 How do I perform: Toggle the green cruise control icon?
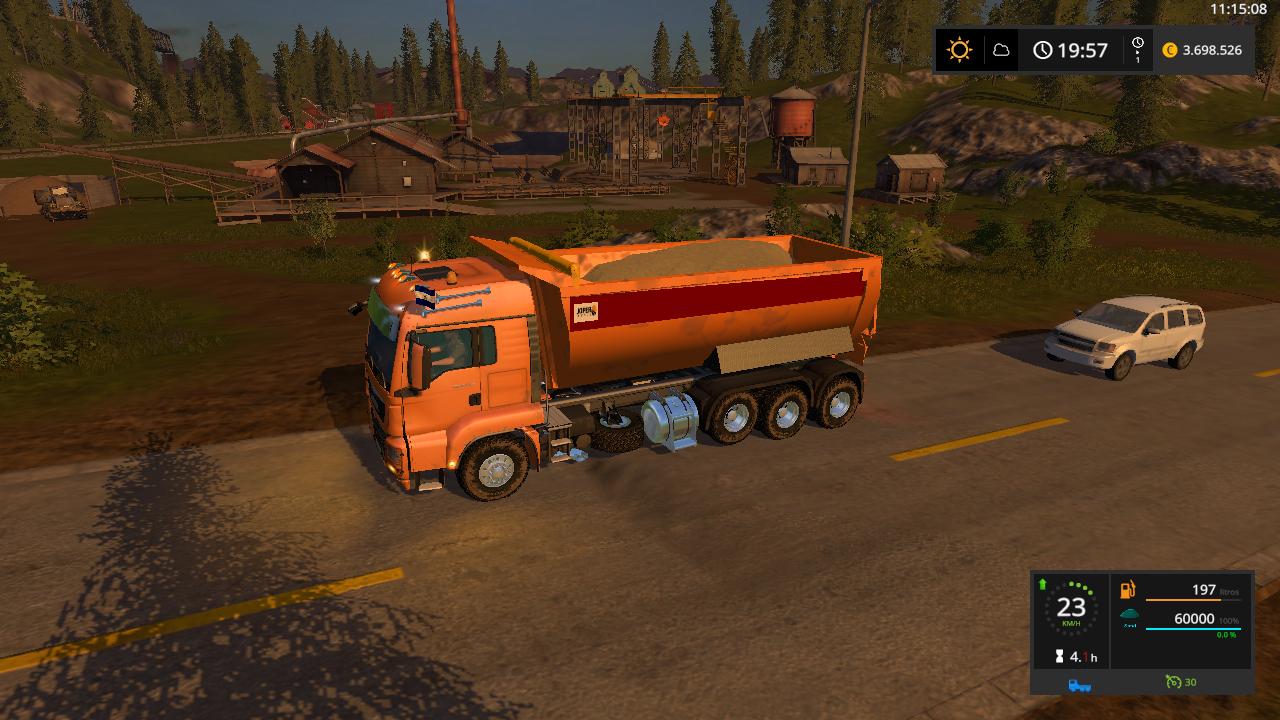[1173, 682]
